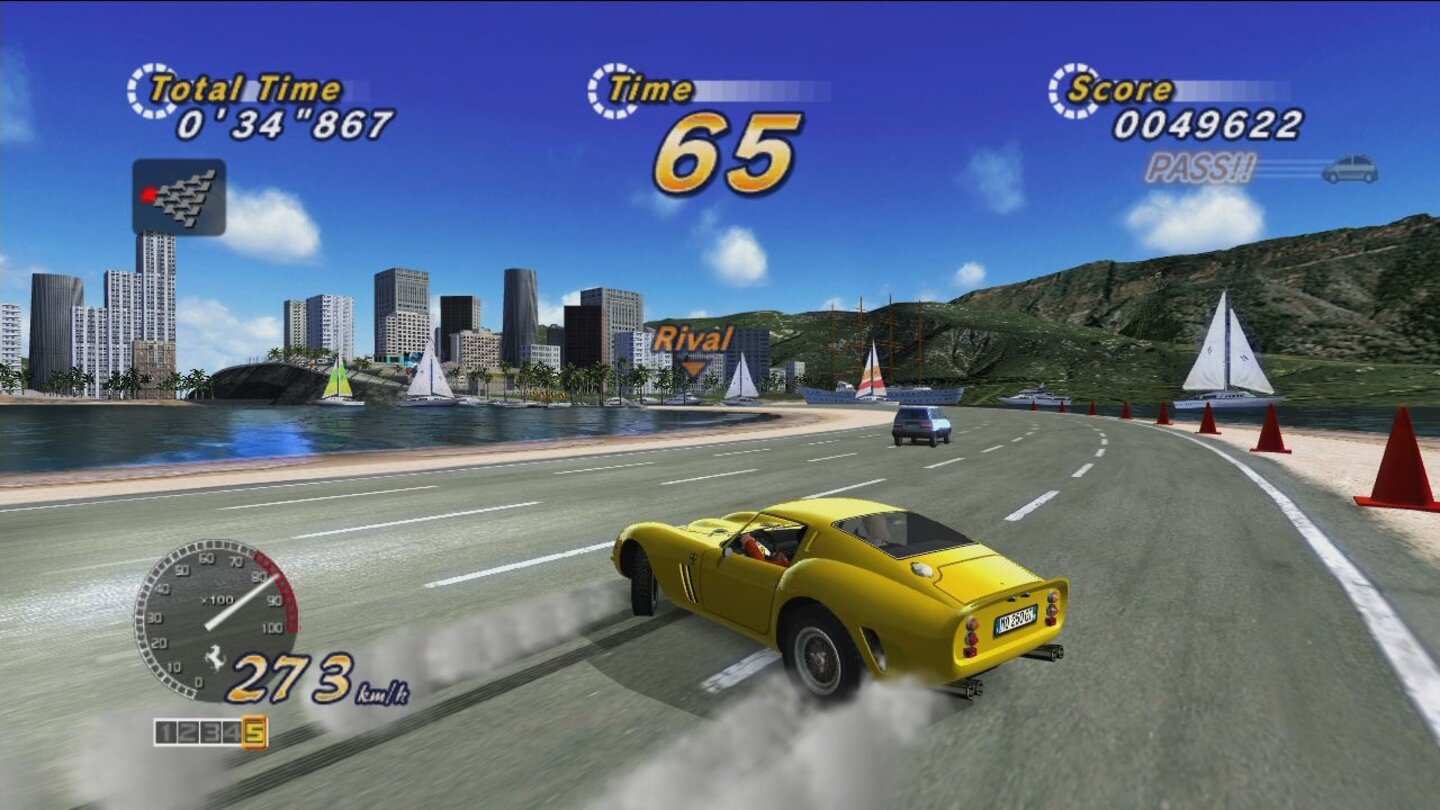
Task: Click the Ferrari prancing horse logo on speedometer
Action: click(216, 659)
